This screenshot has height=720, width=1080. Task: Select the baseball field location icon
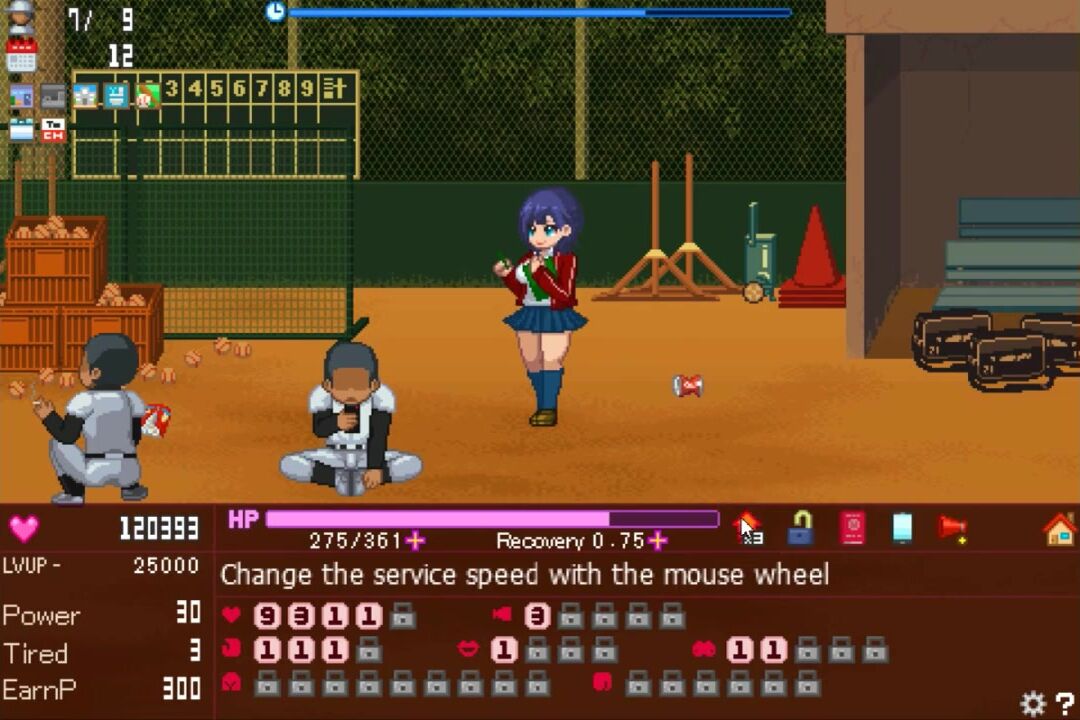coord(147,96)
